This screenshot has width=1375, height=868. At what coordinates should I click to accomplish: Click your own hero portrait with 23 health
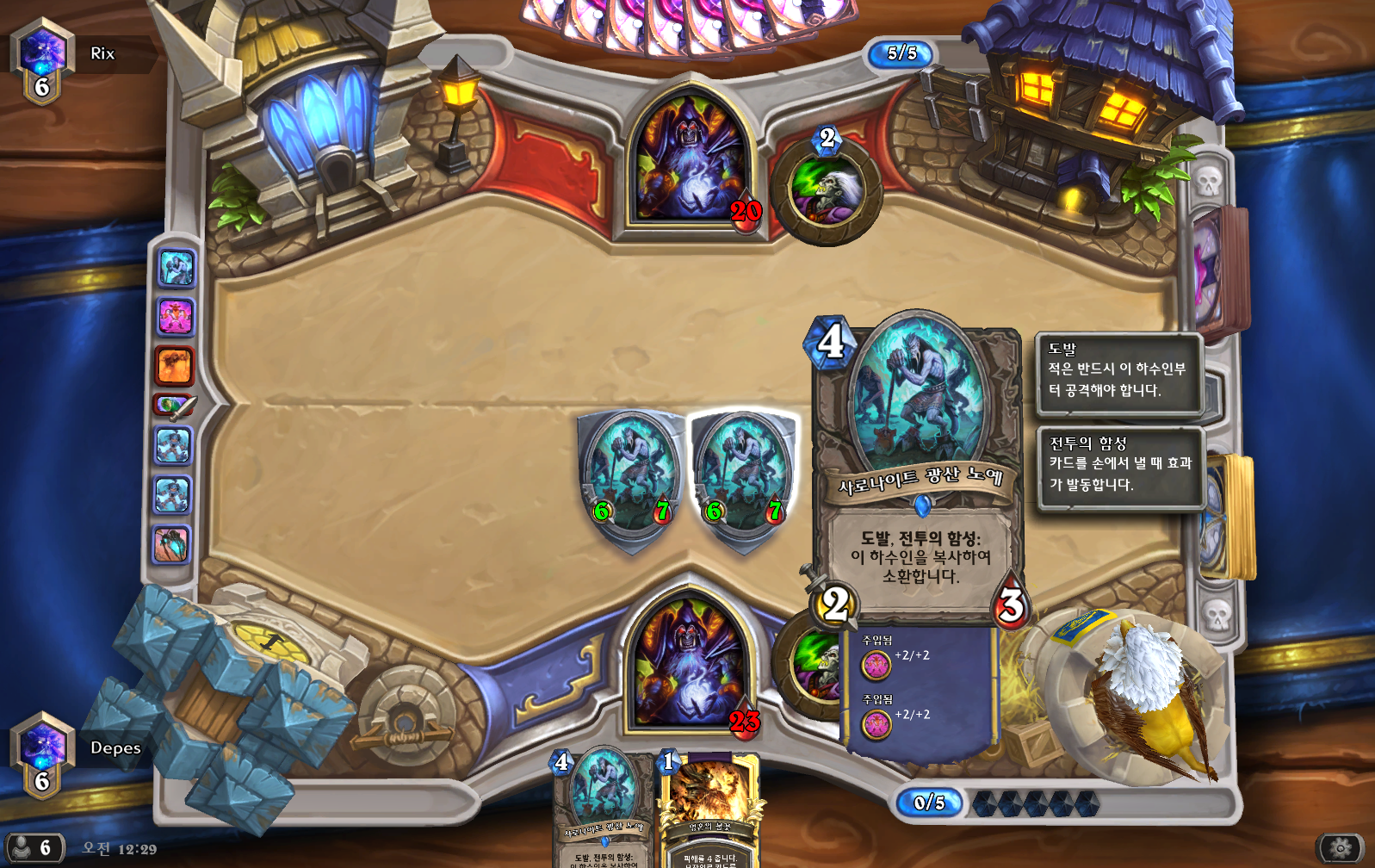point(688,663)
